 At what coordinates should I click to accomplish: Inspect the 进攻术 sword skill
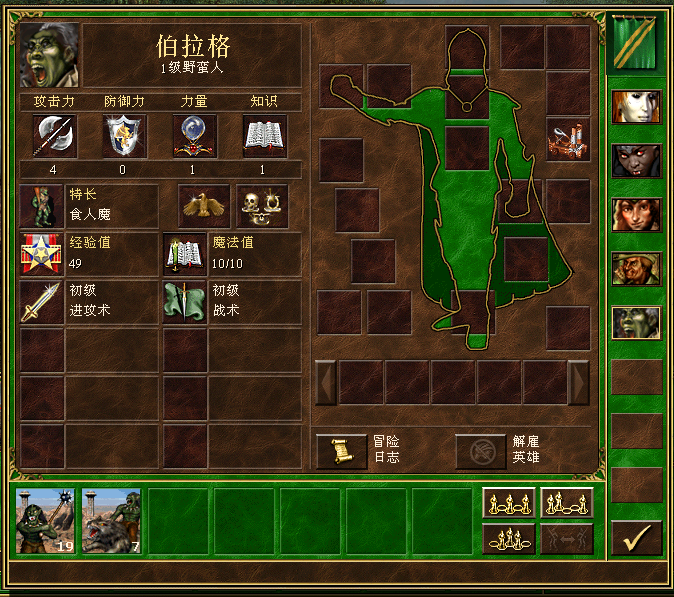coord(42,302)
